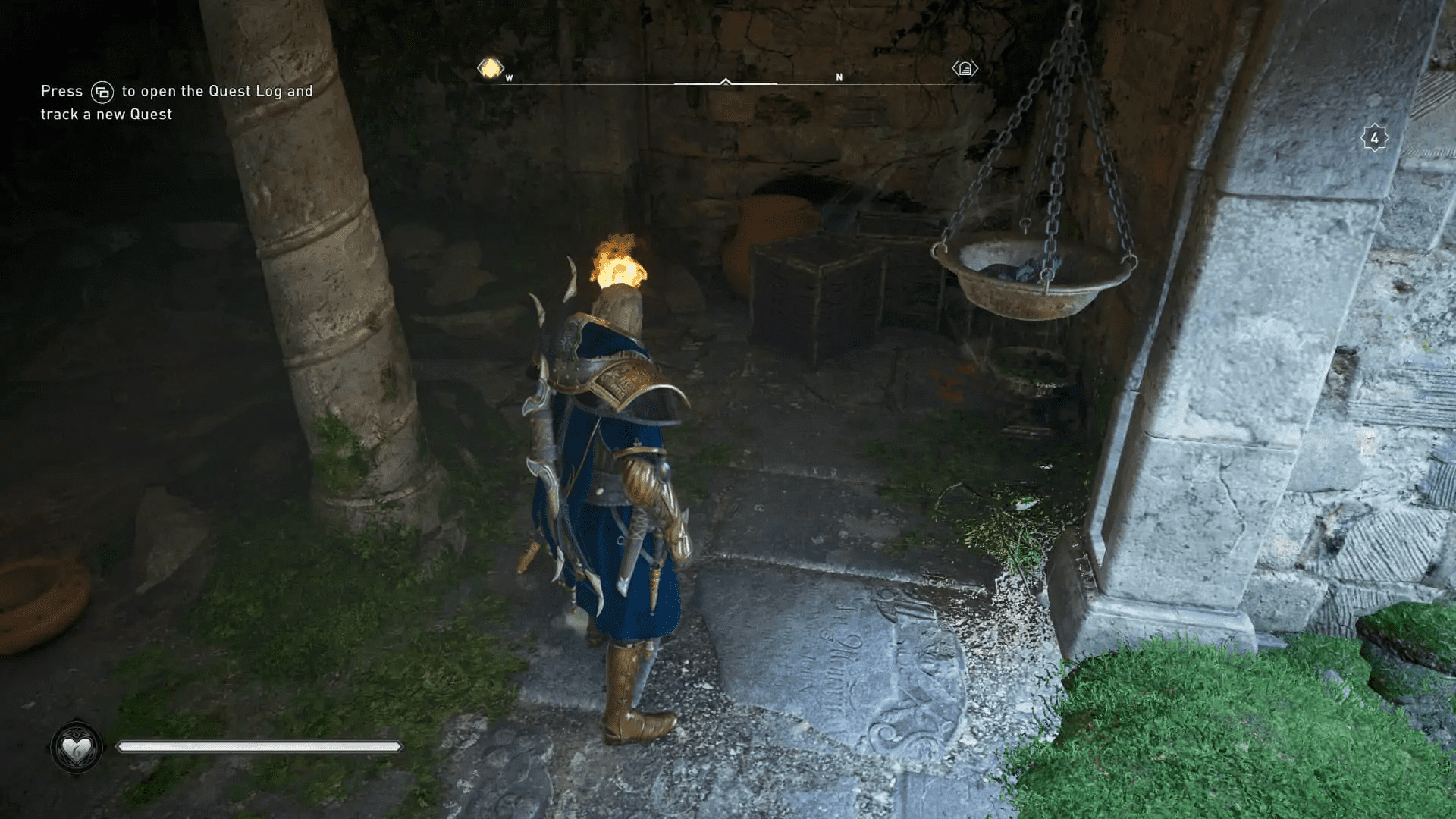Click the N marker on the compass bar
The image size is (1456, 819).
pos(839,77)
